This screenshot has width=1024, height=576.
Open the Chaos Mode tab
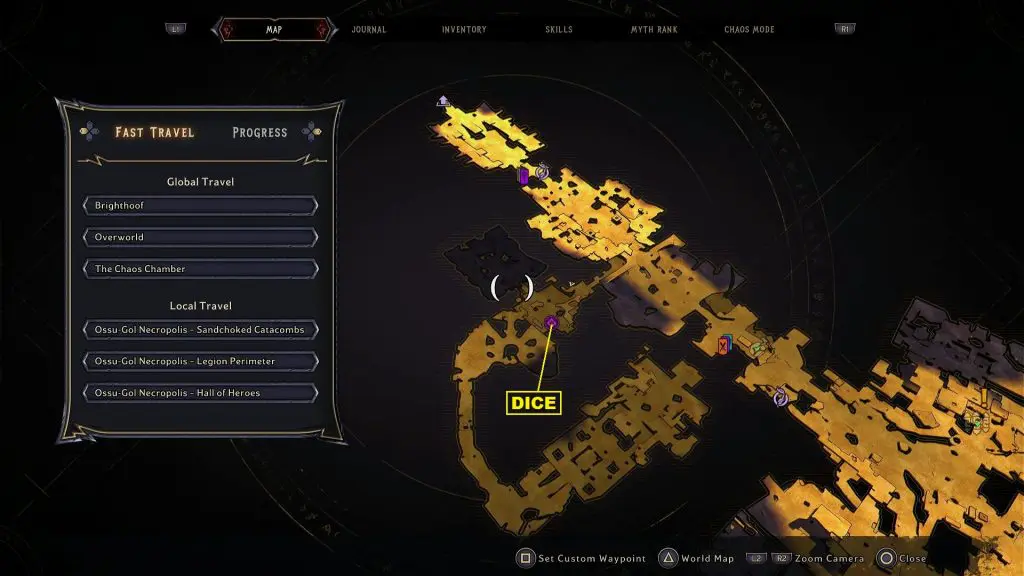[749, 29]
